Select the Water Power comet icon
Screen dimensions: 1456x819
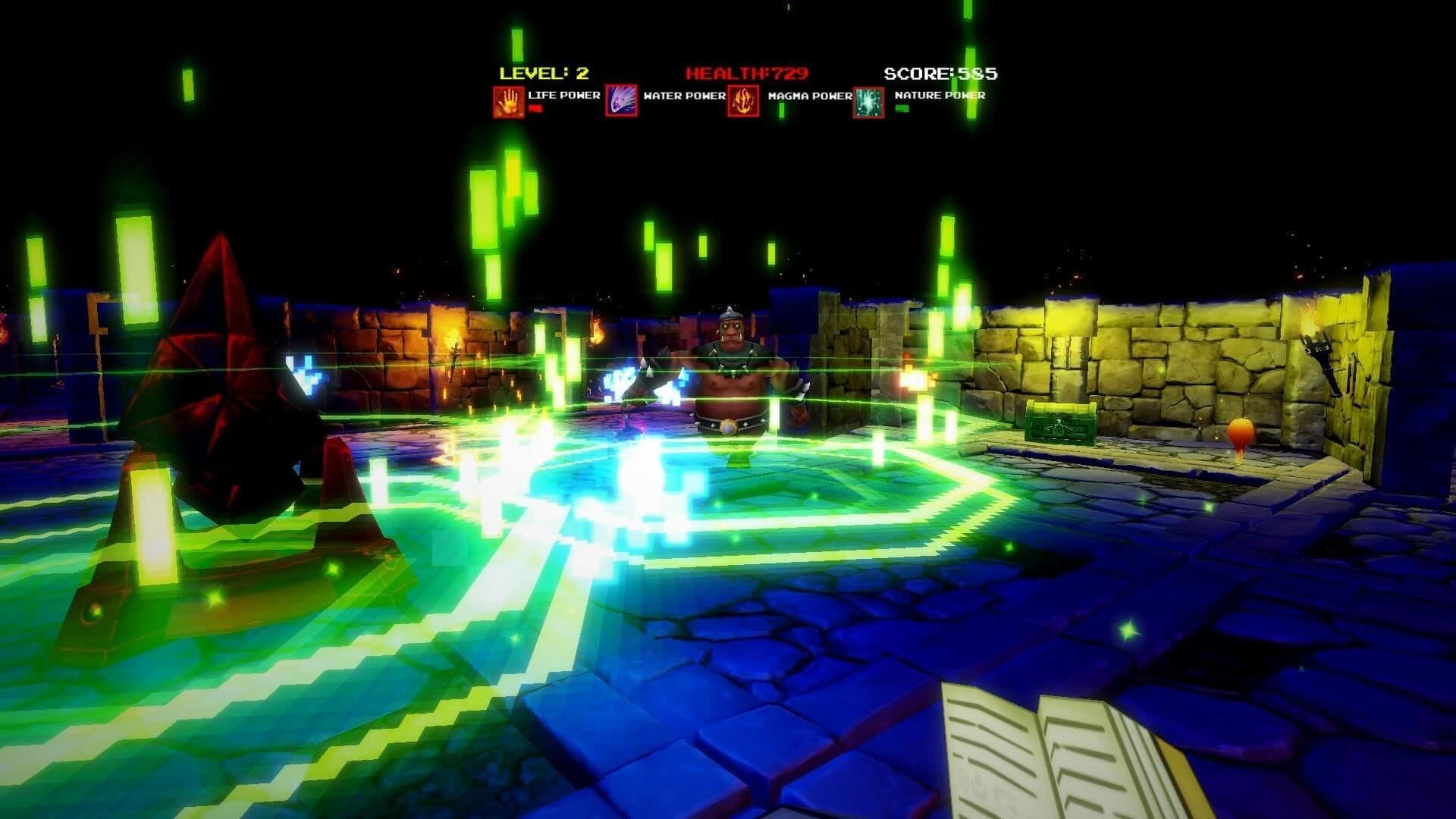[x=622, y=102]
